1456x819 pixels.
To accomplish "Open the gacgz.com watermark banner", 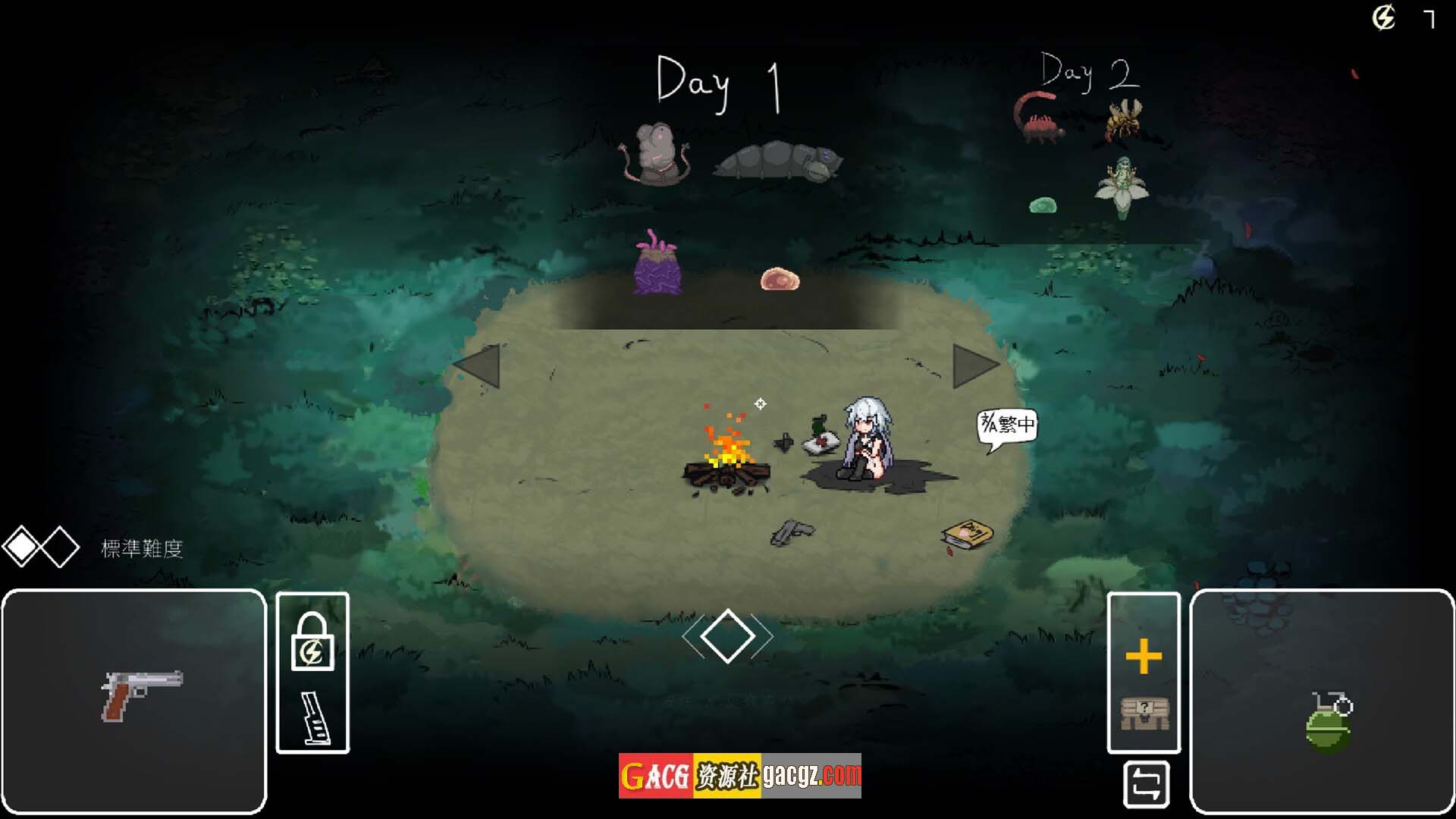I will point(739,775).
